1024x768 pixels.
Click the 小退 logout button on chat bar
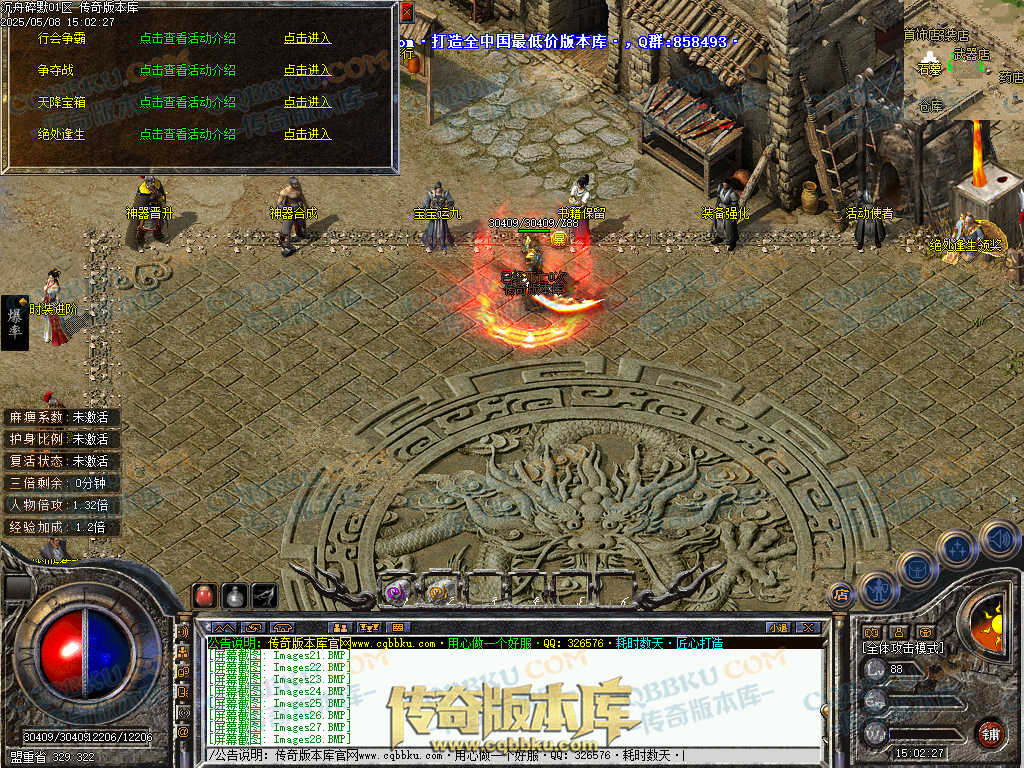pyautogui.click(x=778, y=627)
